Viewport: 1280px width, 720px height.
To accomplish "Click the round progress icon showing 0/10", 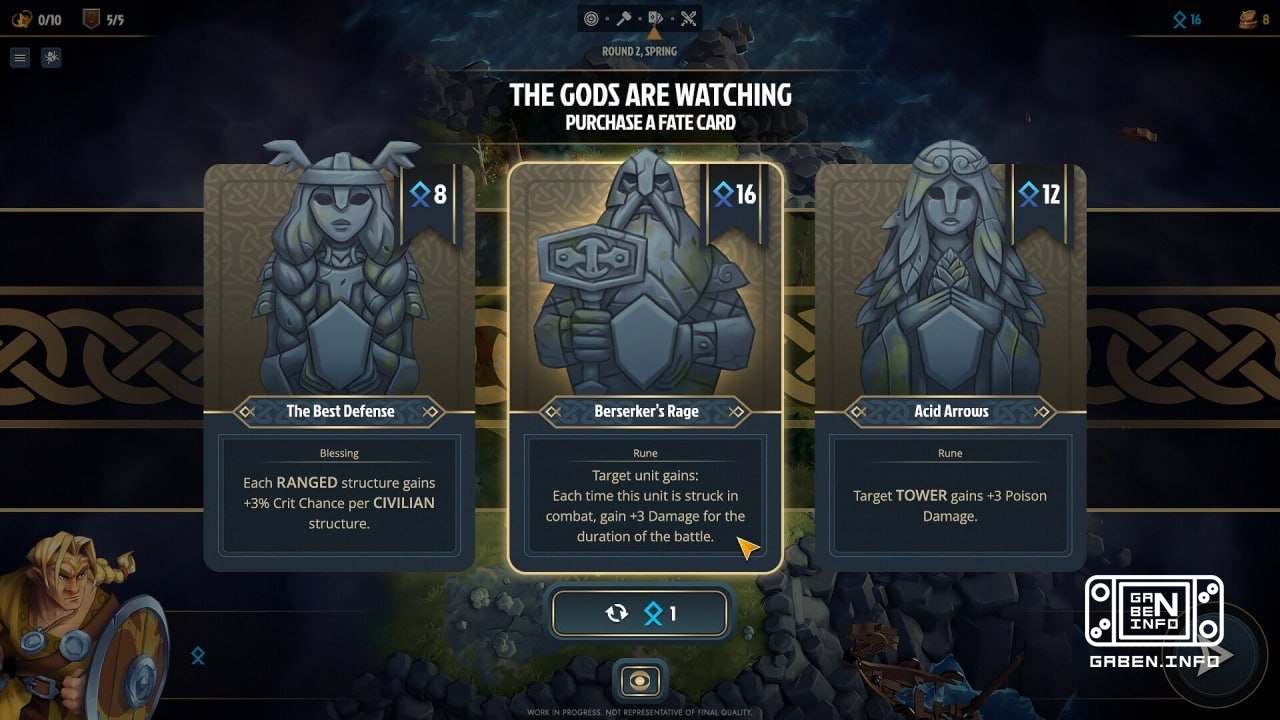I will [x=22, y=18].
